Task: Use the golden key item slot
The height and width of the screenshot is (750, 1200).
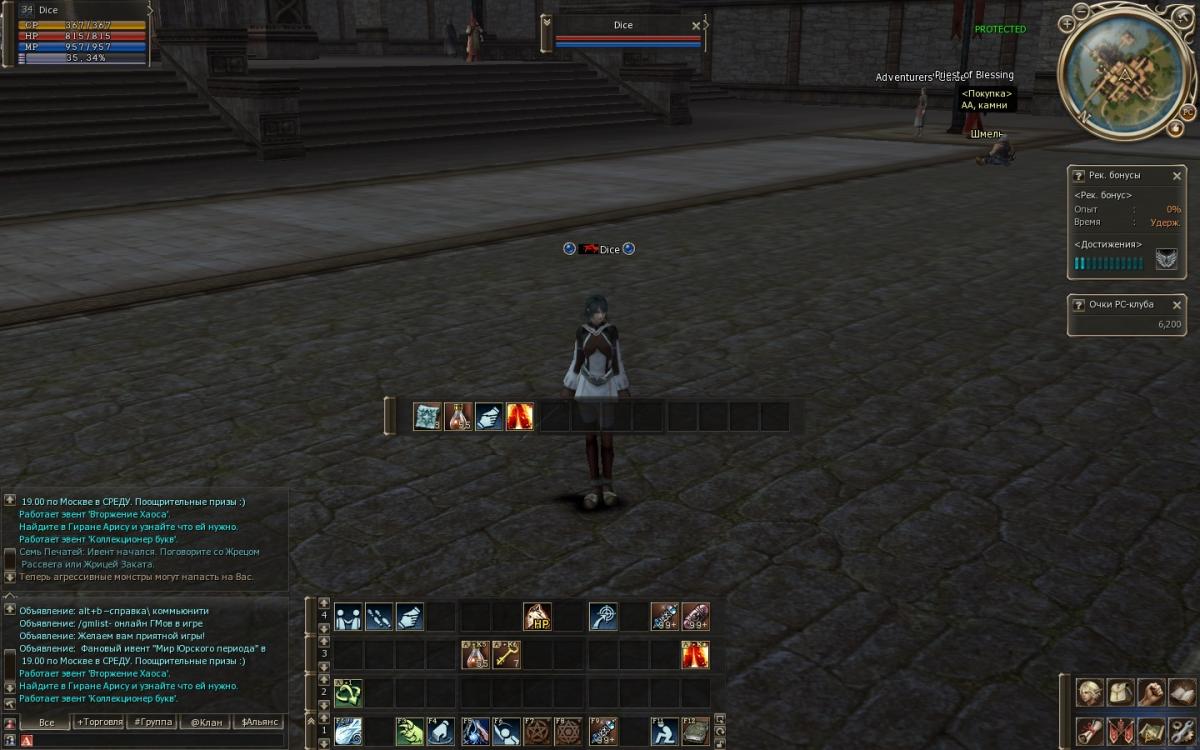Action: point(507,656)
